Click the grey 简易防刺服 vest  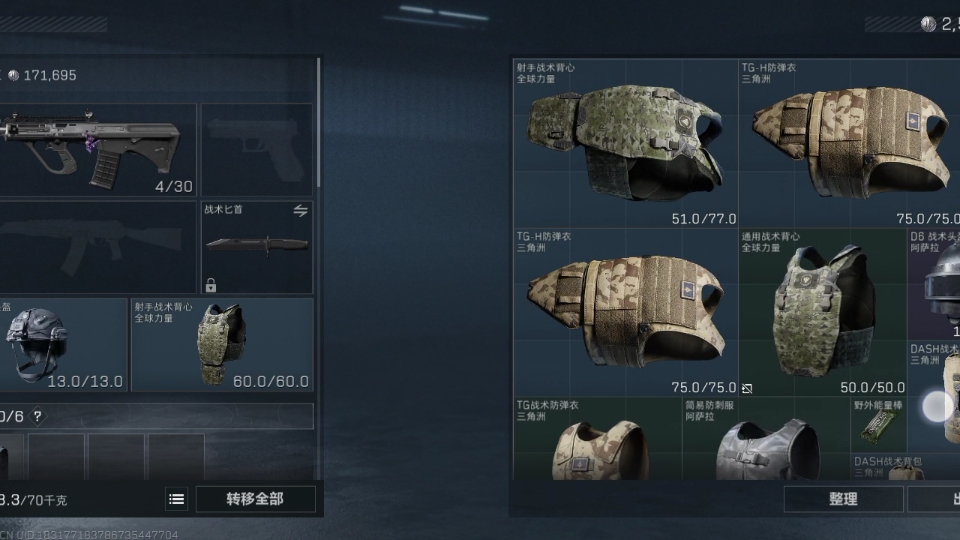[x=765, y=442]
